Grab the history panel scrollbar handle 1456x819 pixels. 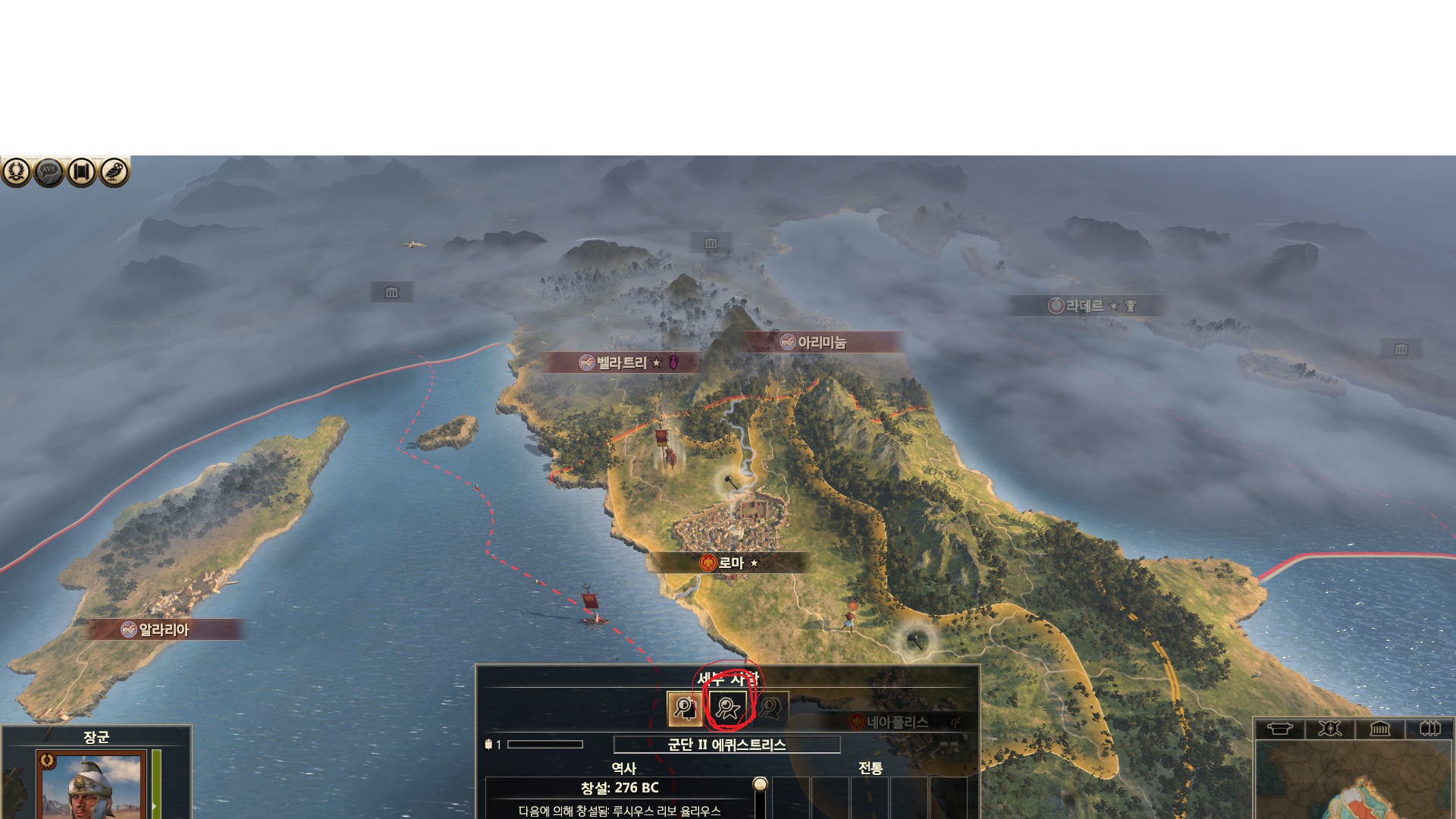(x=760, y=784)
